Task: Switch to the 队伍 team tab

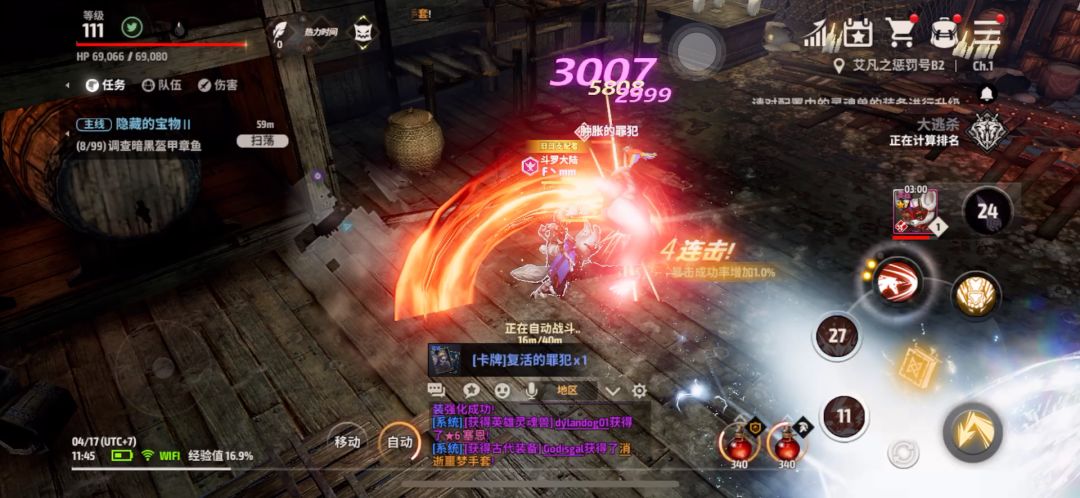Action: coord(161,85)
